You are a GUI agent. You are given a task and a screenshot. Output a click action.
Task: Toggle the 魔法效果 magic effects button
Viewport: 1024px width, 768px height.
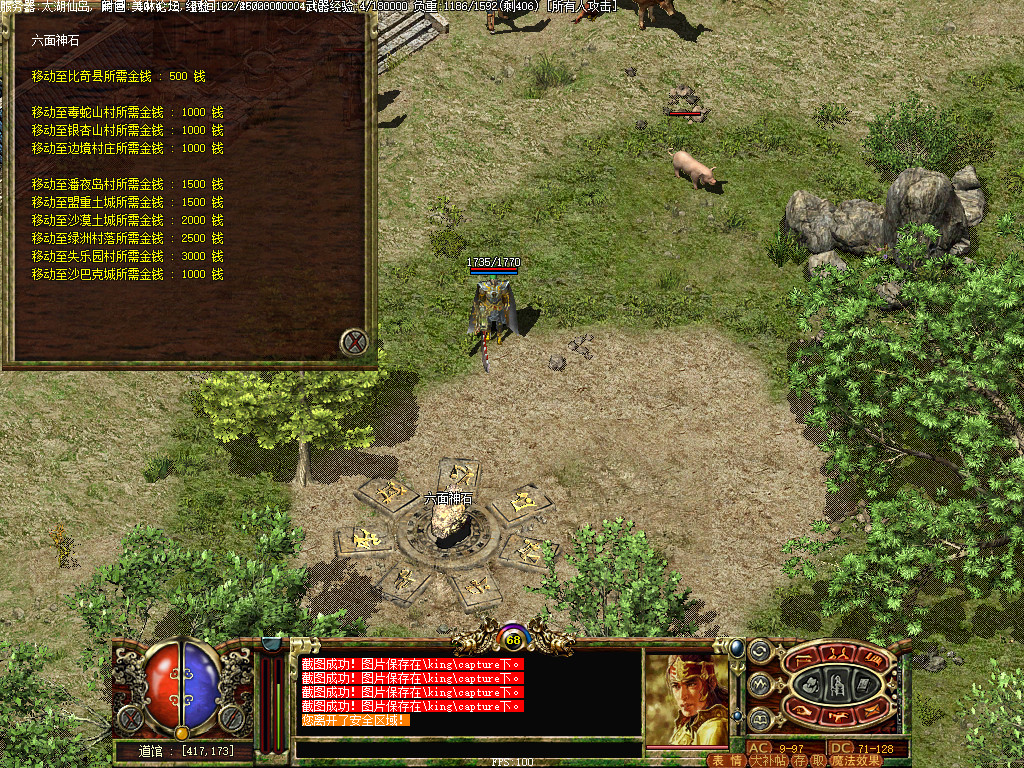(x=856, y=761)
